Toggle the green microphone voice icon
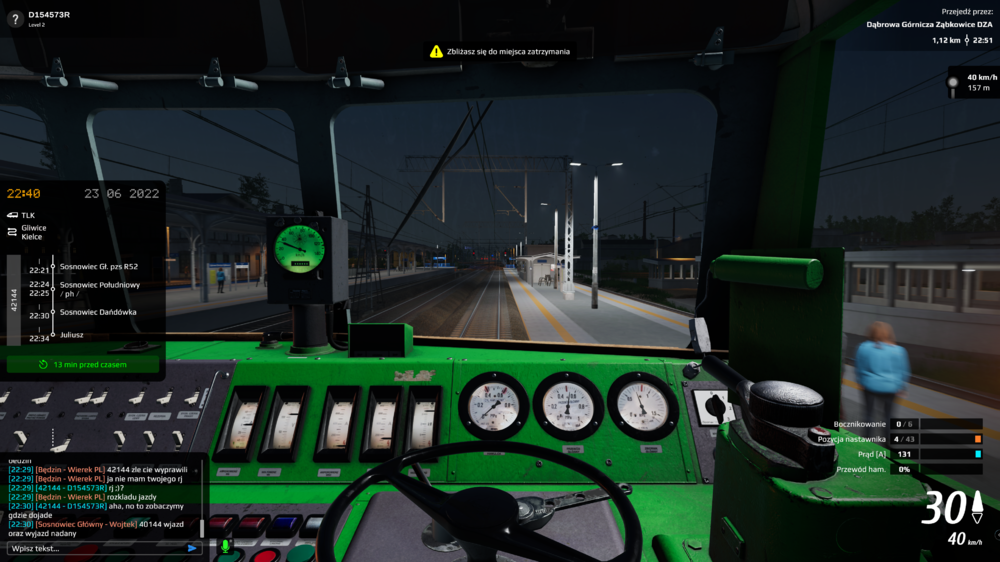Screen dimensions: 1000x562 click(225, 546)
